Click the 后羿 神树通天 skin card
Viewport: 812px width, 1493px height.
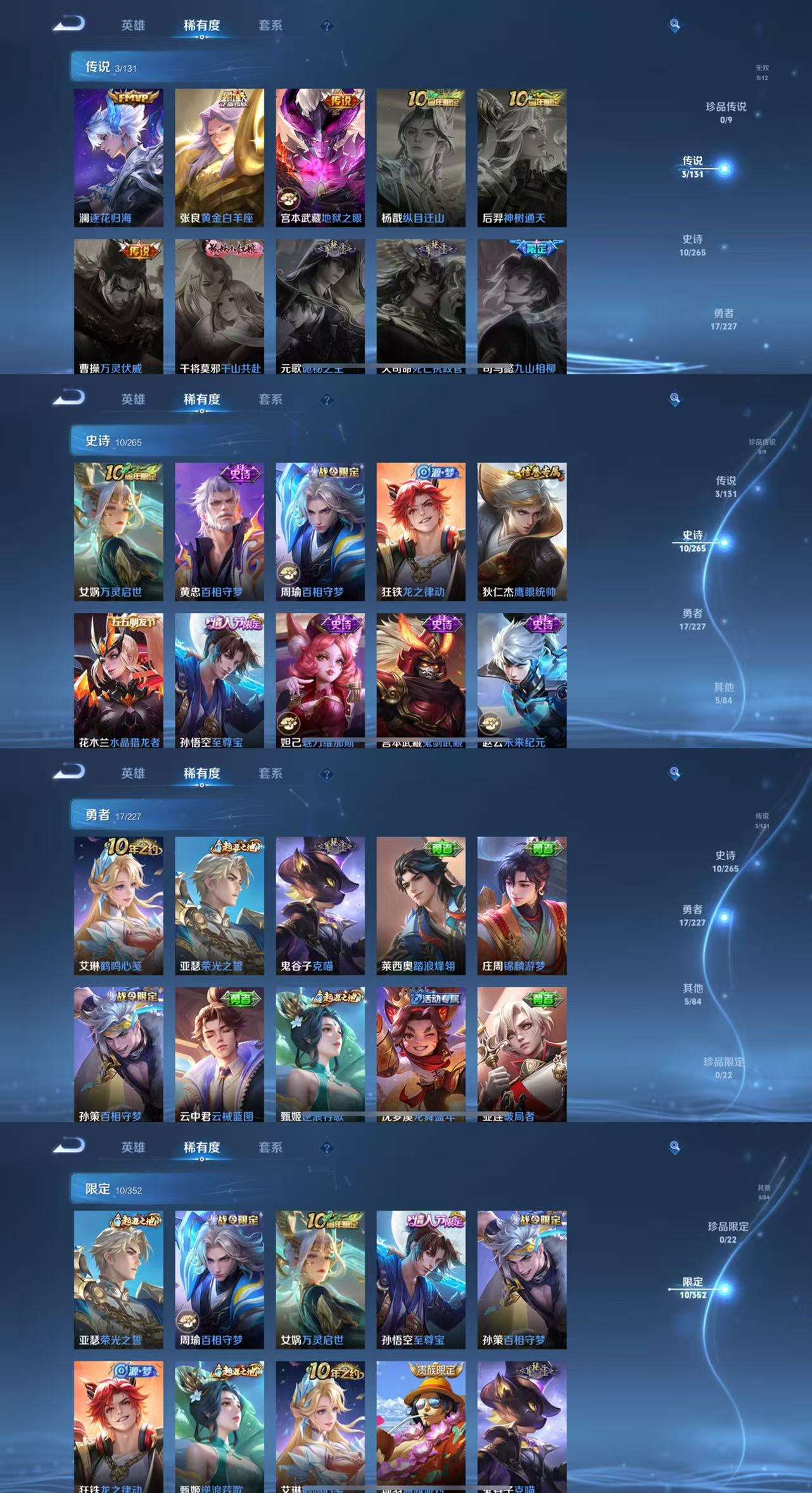coord(522,157)
